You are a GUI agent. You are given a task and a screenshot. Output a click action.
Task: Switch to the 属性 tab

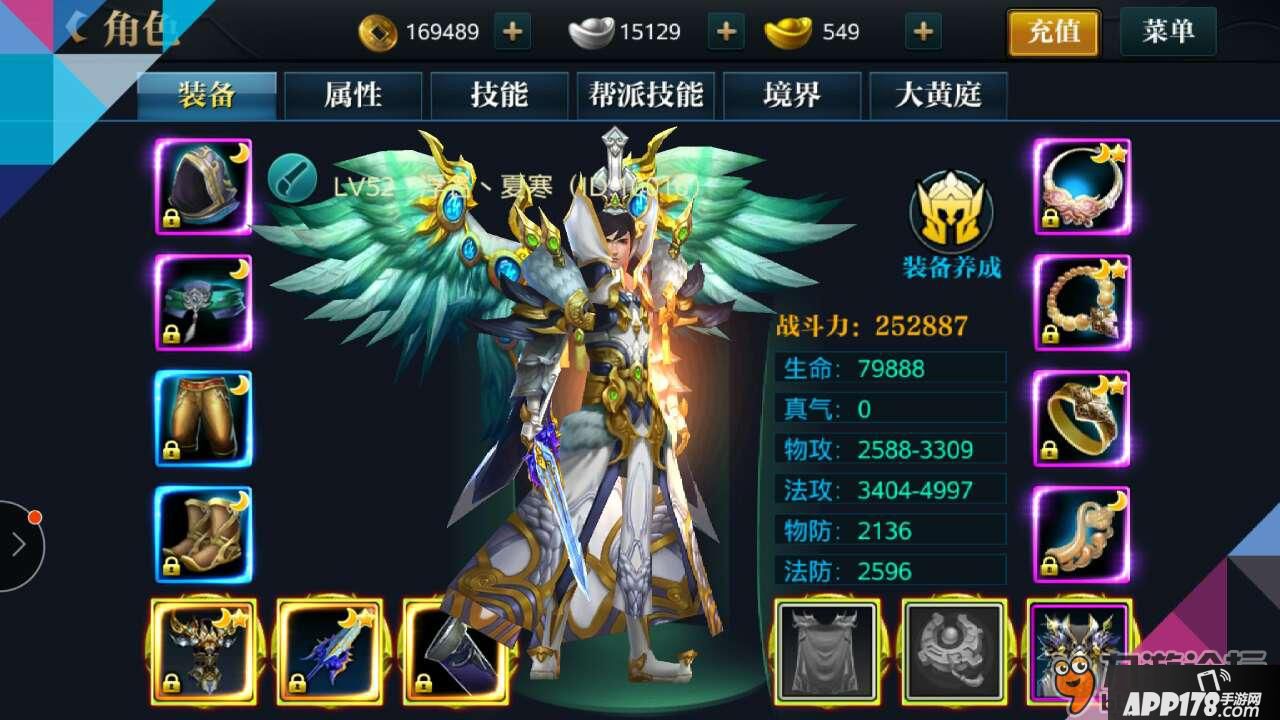353,95
